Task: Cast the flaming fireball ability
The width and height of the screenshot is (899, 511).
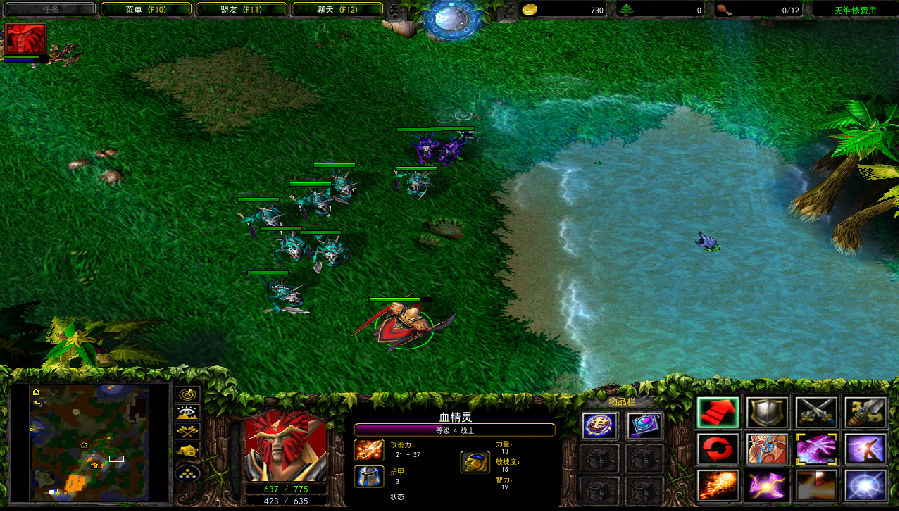Action: [717, 486]
